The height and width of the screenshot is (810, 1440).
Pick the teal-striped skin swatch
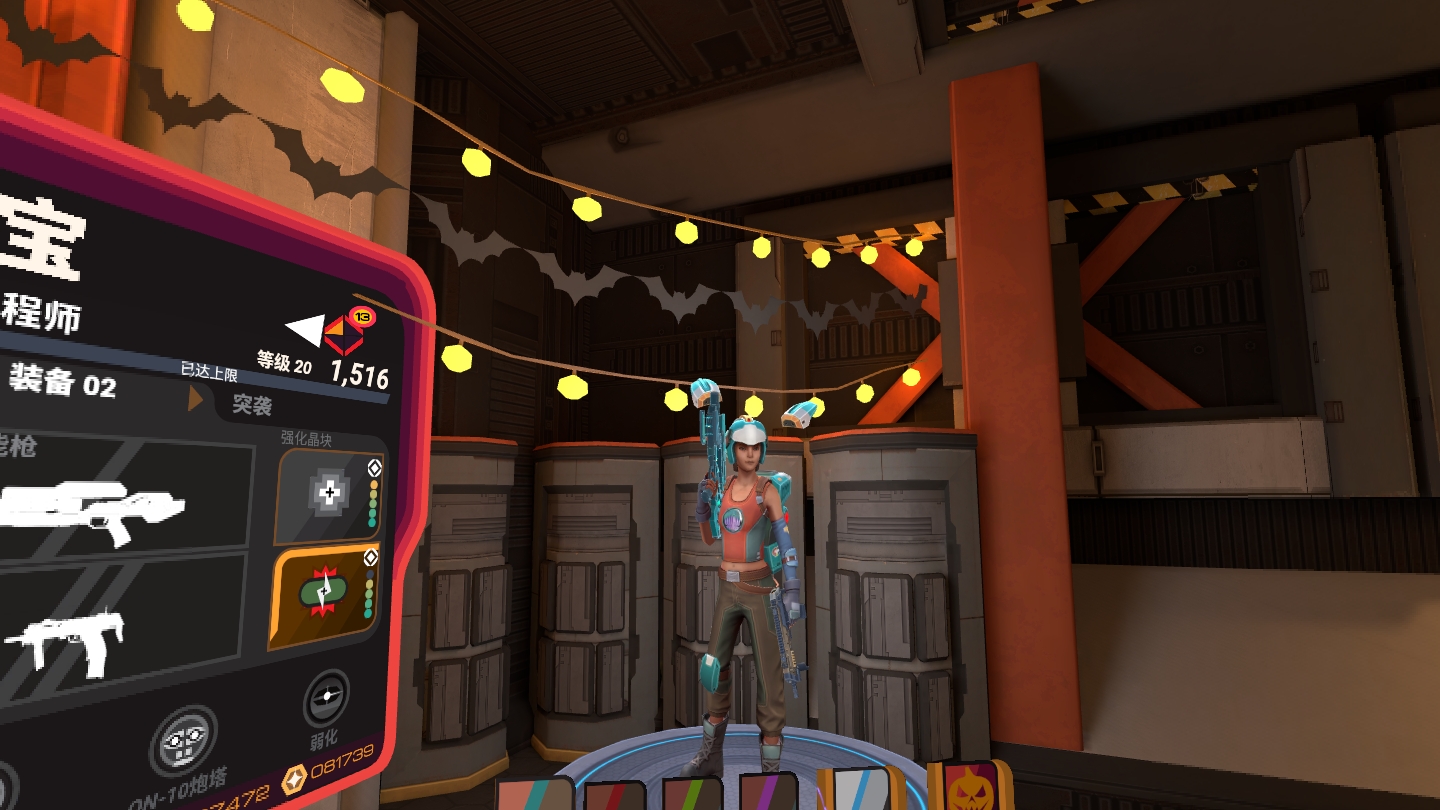pyautogui.click(x=534, y=796)
